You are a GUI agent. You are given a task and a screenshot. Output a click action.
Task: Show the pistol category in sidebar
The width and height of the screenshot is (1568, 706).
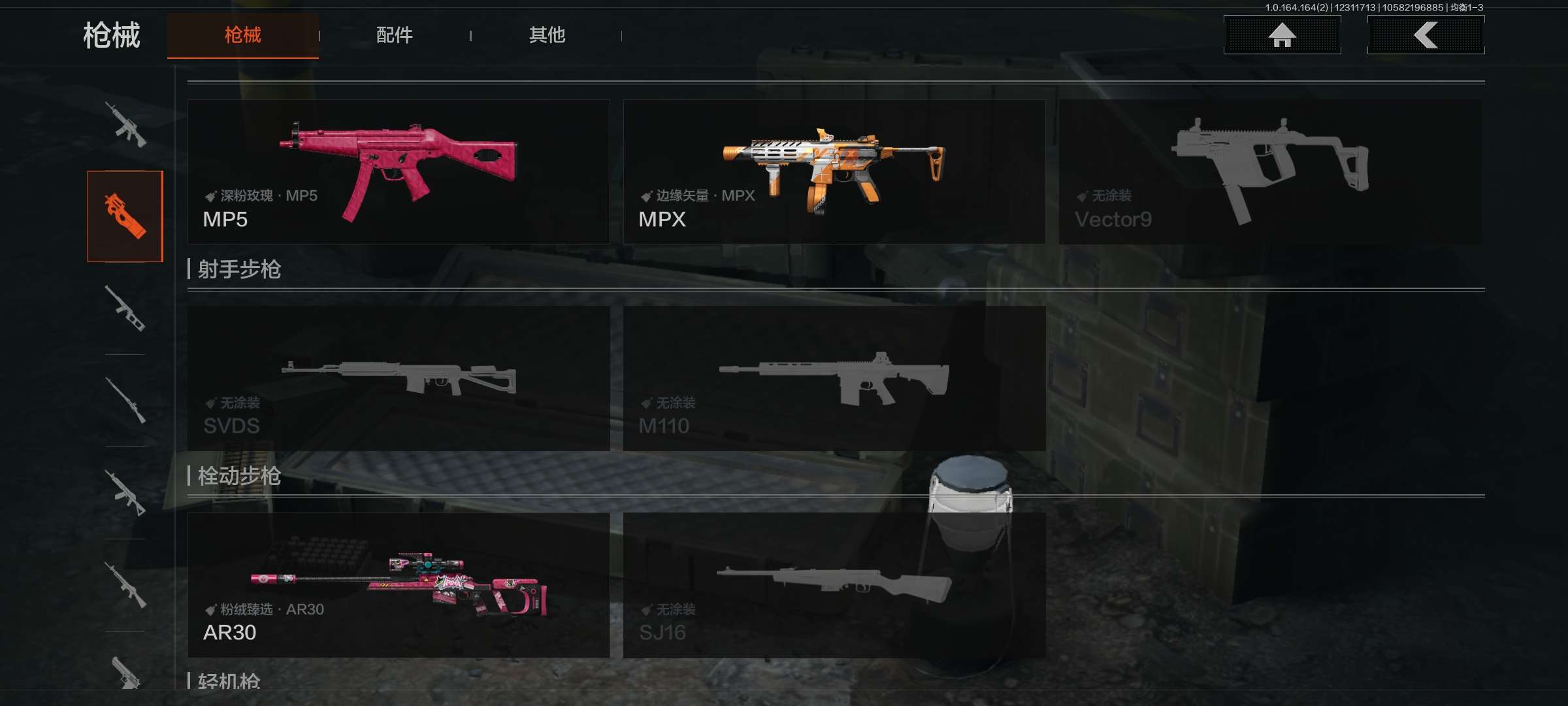pos(125,672)
